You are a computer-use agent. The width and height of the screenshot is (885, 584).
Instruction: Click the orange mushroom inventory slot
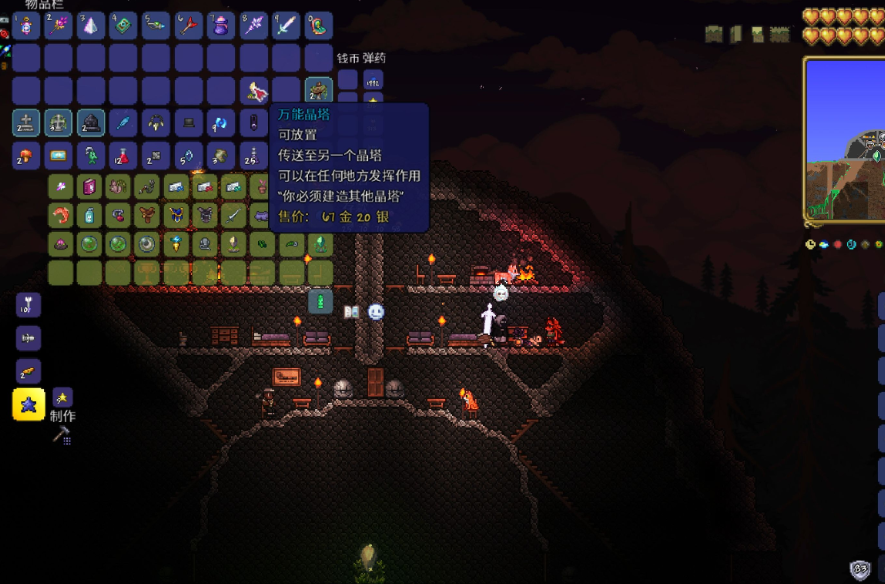click(26, 155)
